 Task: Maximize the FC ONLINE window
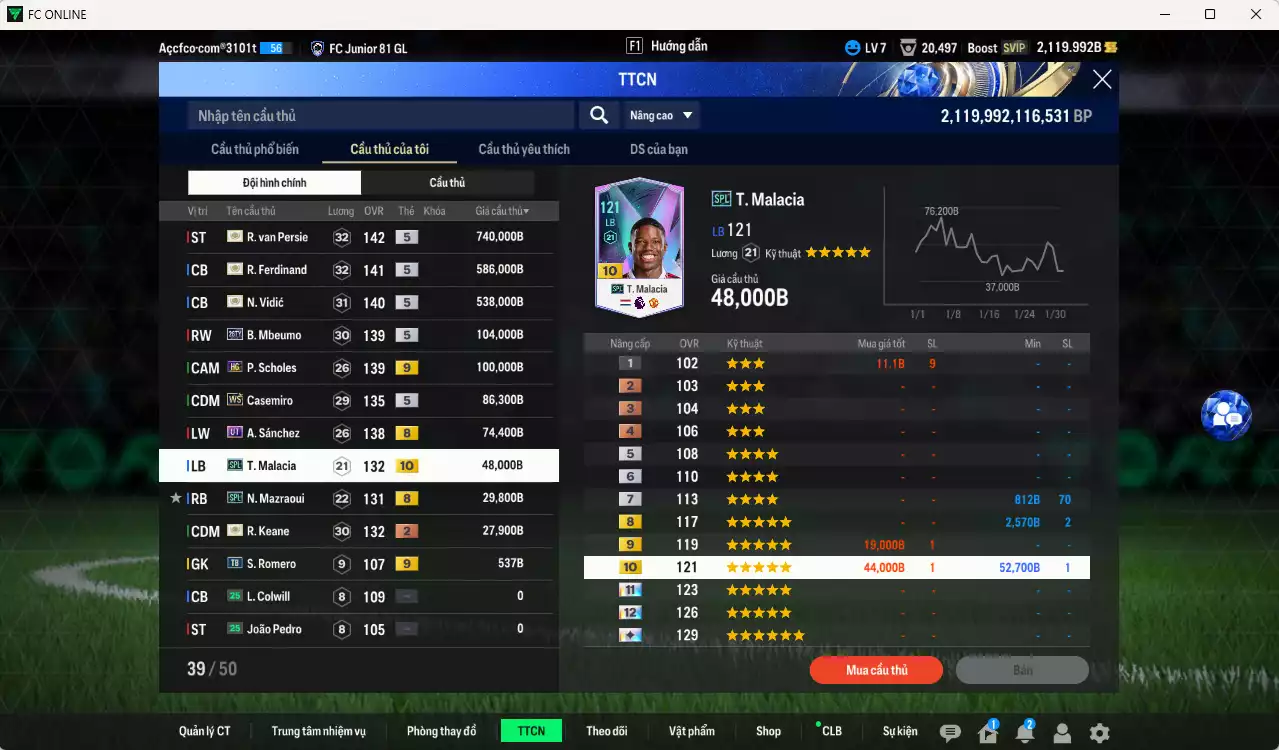coord(1210,14)
